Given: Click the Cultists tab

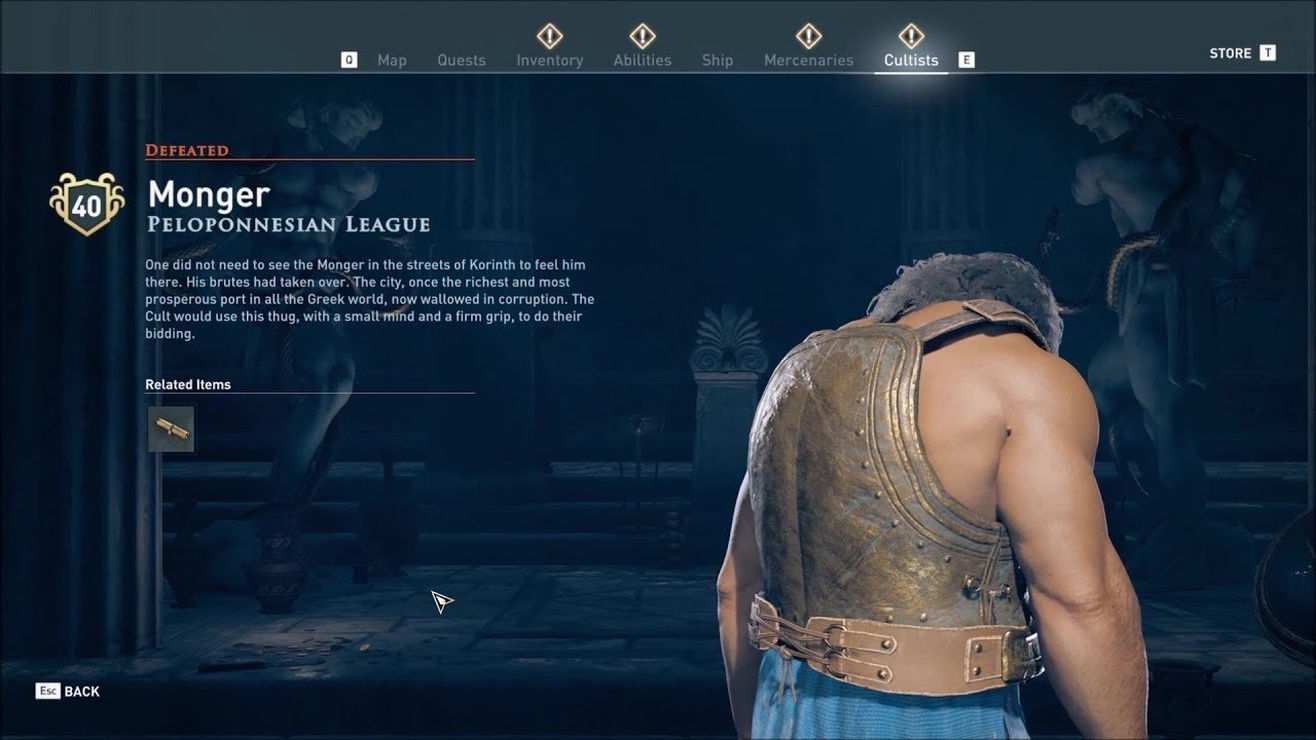Looking at the screenshot, I should [910, 60].
